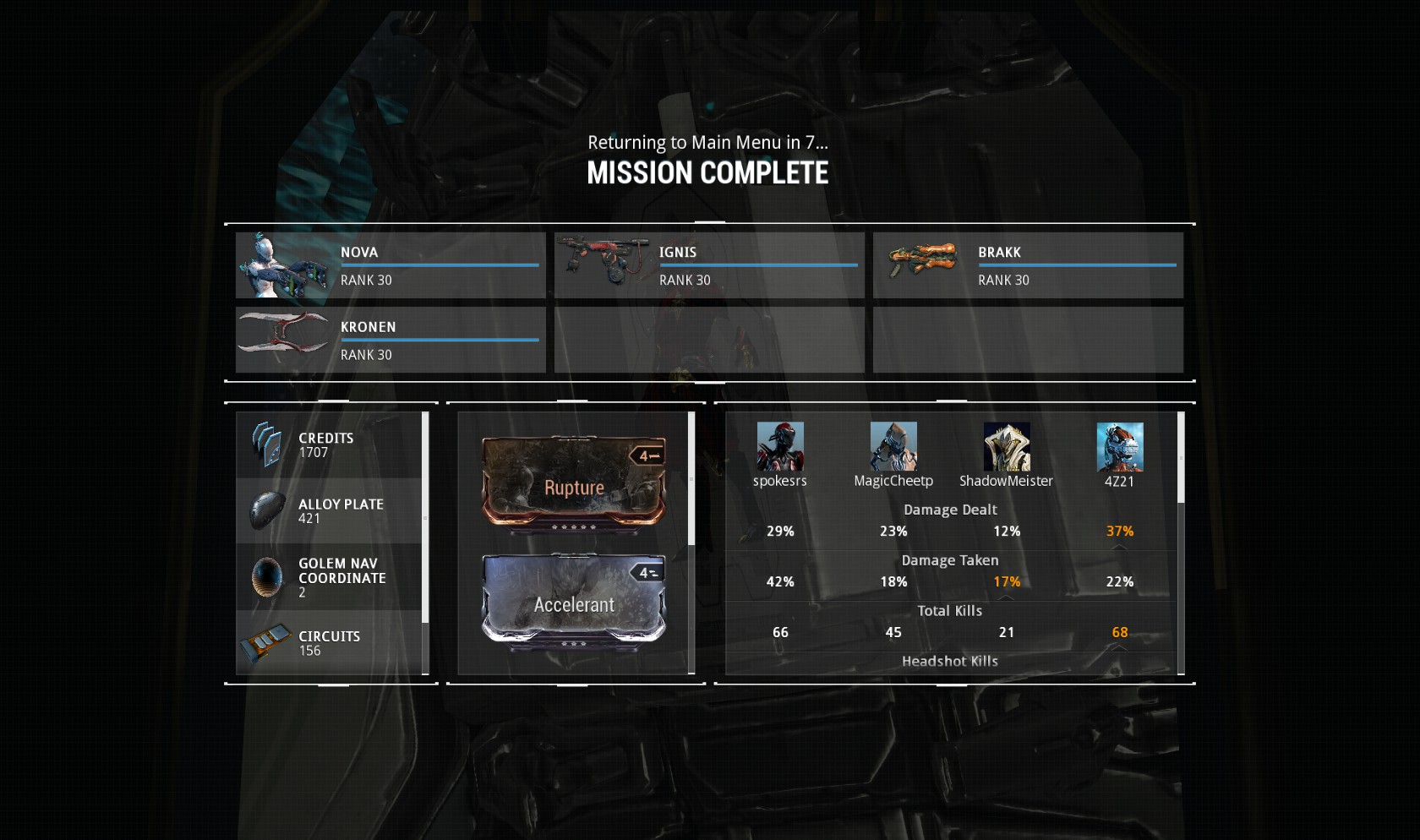1420x840 pixels.
Task: Select the Nova warframe rank panel
Action: pos(390,265)
